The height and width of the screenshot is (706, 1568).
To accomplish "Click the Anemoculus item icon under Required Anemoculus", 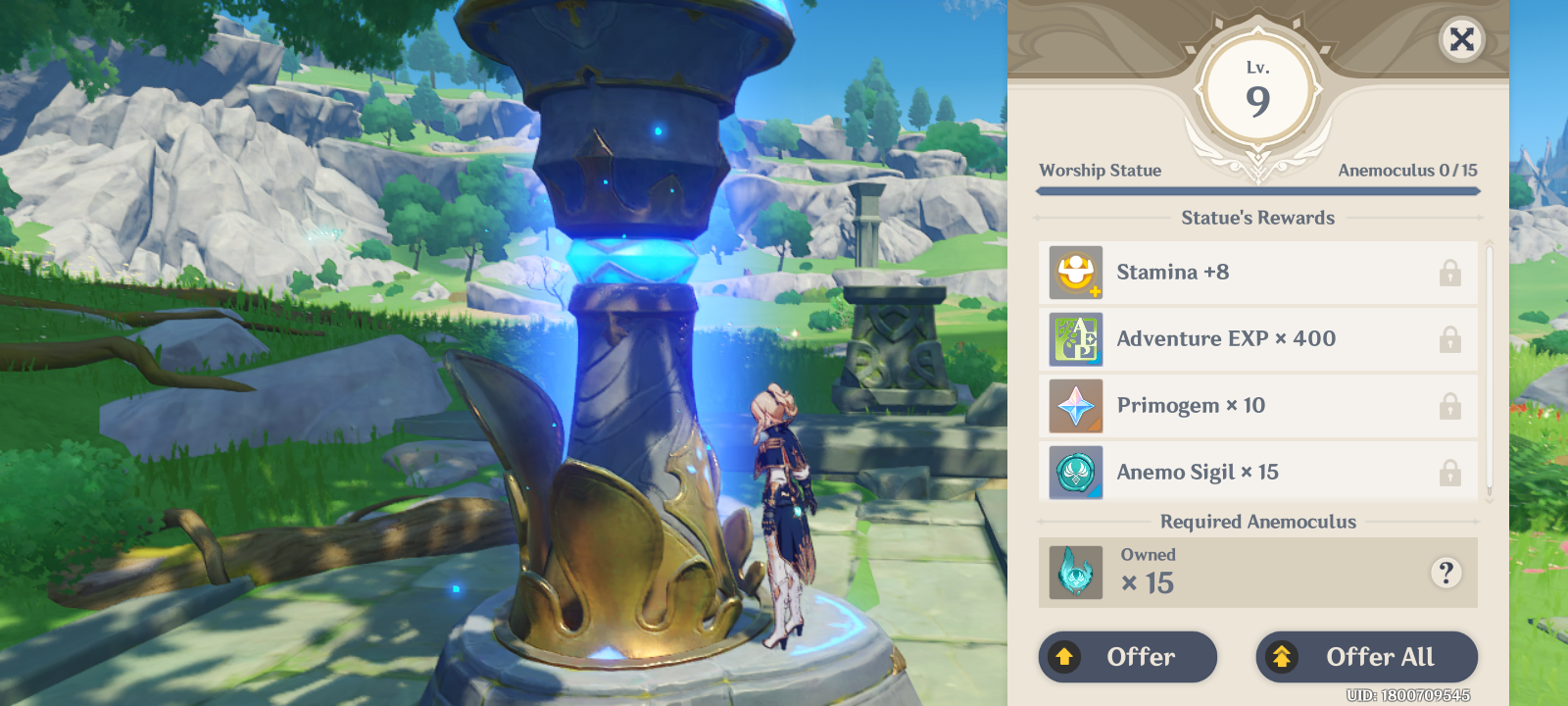I will point(1076,573).
